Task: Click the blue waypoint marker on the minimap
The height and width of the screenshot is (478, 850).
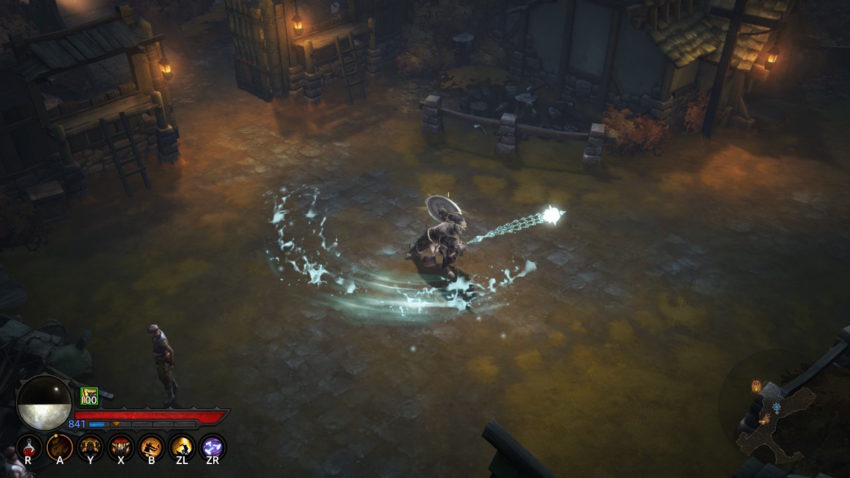Action: [777, 408]
